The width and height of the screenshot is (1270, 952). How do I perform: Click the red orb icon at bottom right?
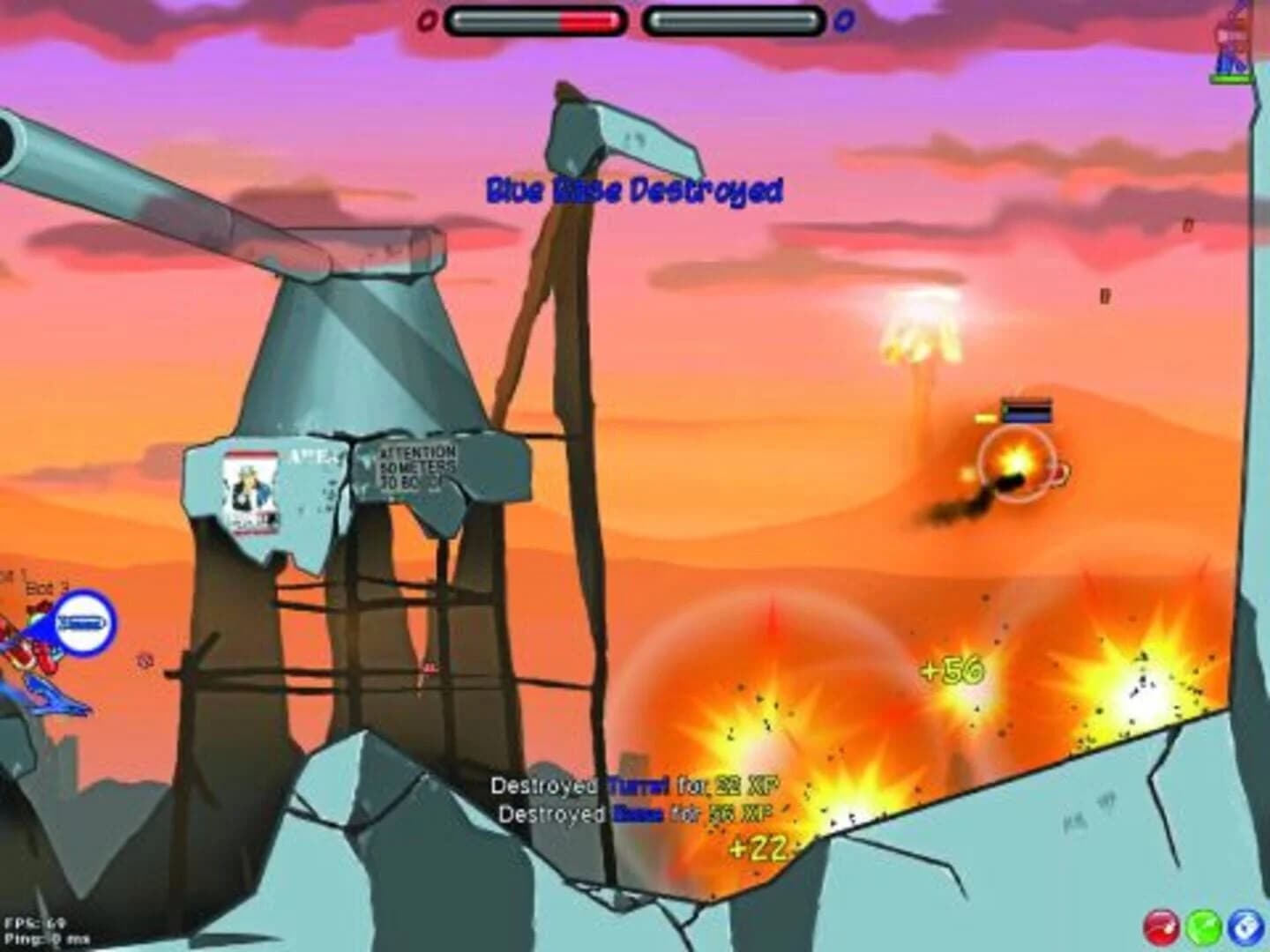coord(1165,926)
